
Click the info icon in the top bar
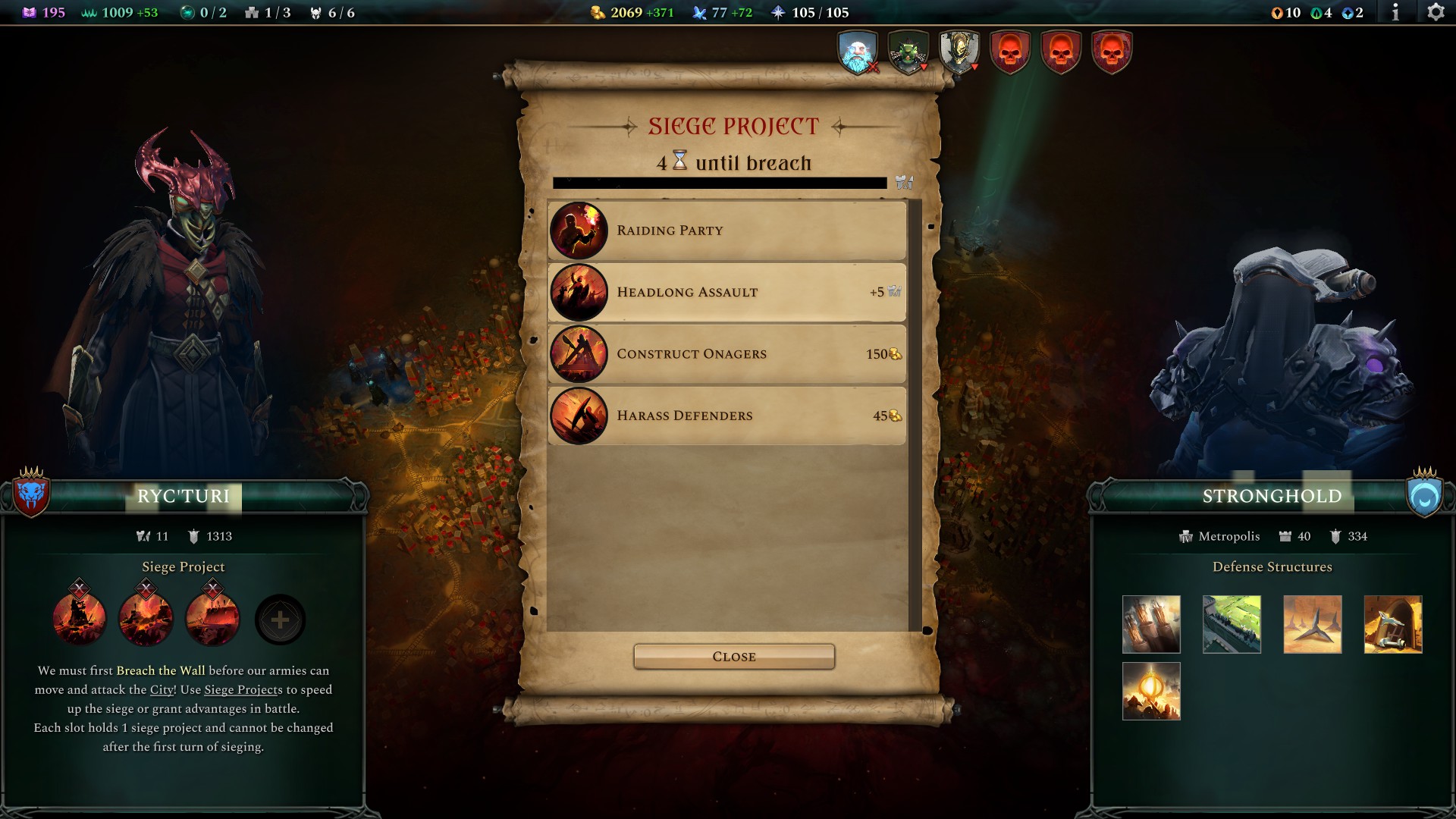click(x=1397, y=11)
